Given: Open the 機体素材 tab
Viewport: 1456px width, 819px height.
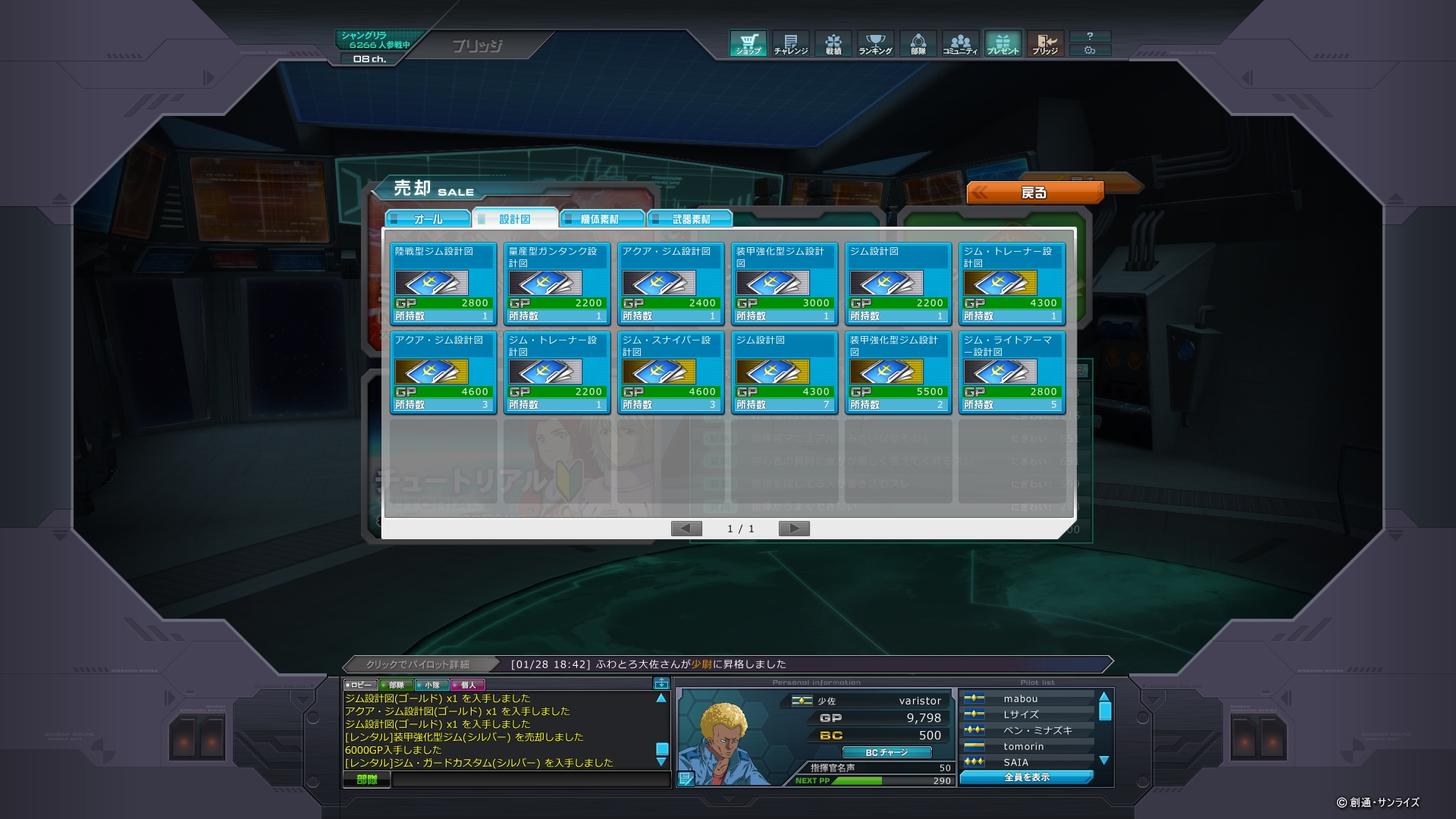Looking at the screenshot, I should [601, 219].
